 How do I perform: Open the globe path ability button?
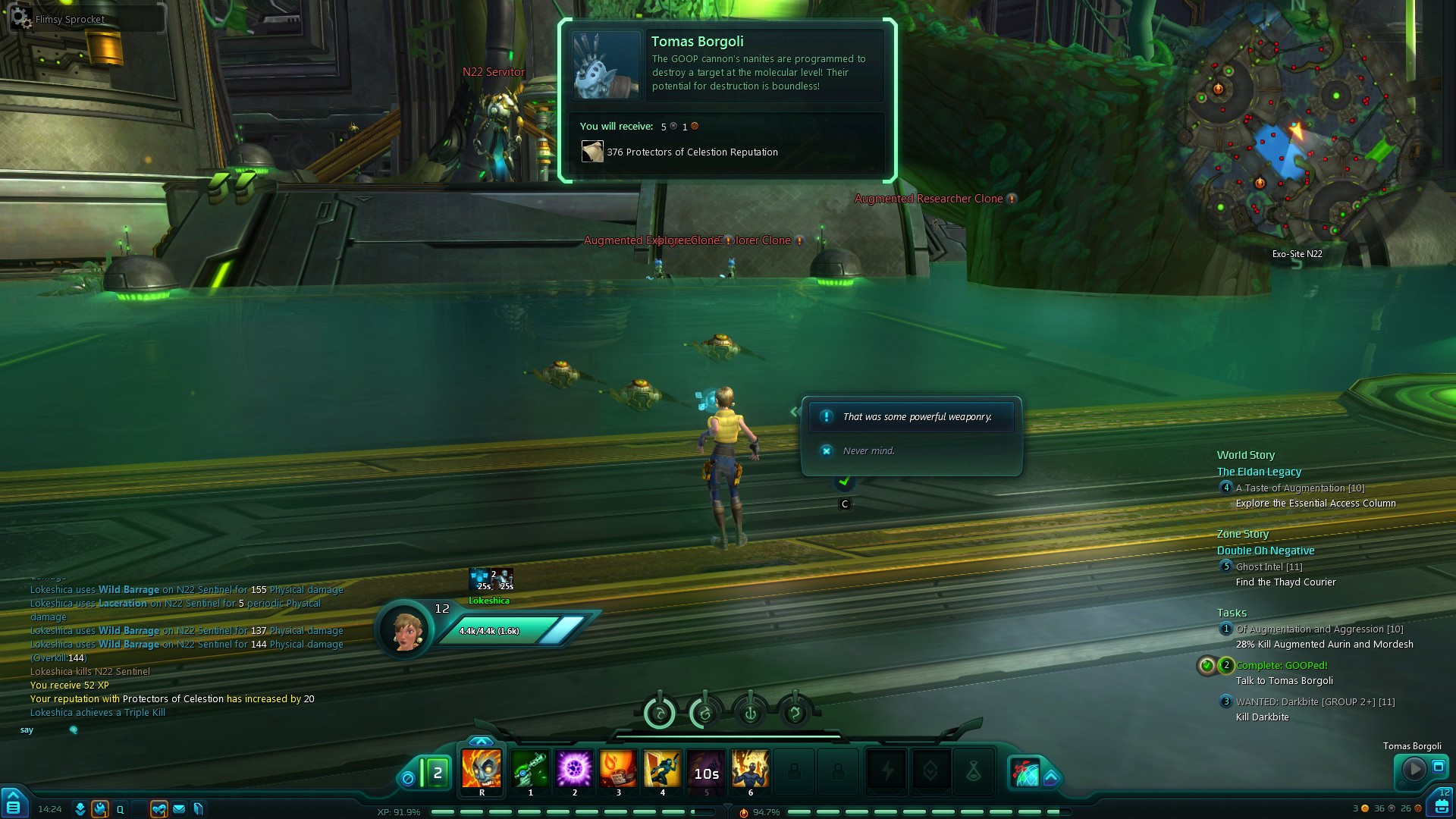point(1026,772)
